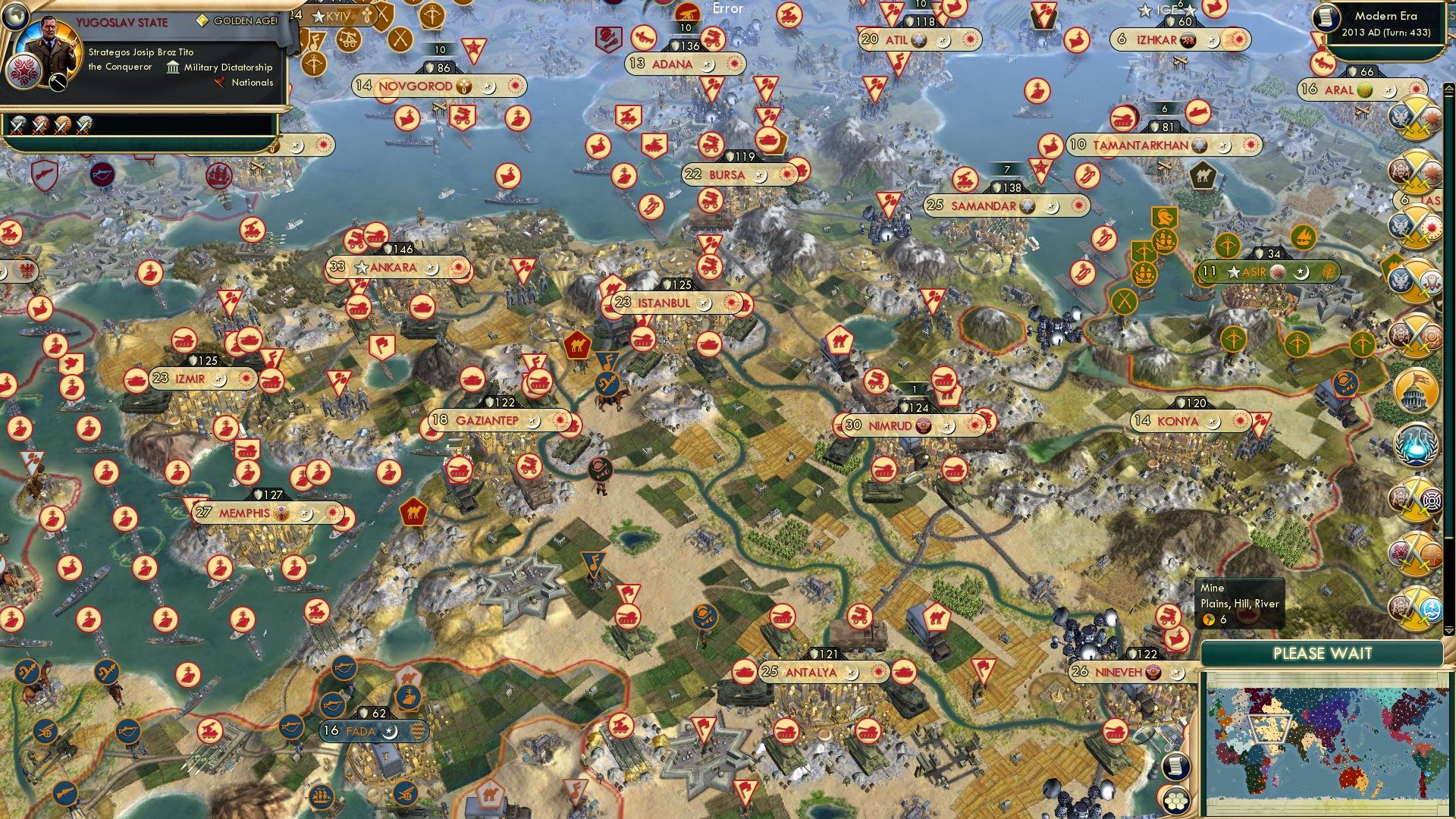
Task: Click the Military Dictatorship government icon
Action: click(x=173, y=67)
